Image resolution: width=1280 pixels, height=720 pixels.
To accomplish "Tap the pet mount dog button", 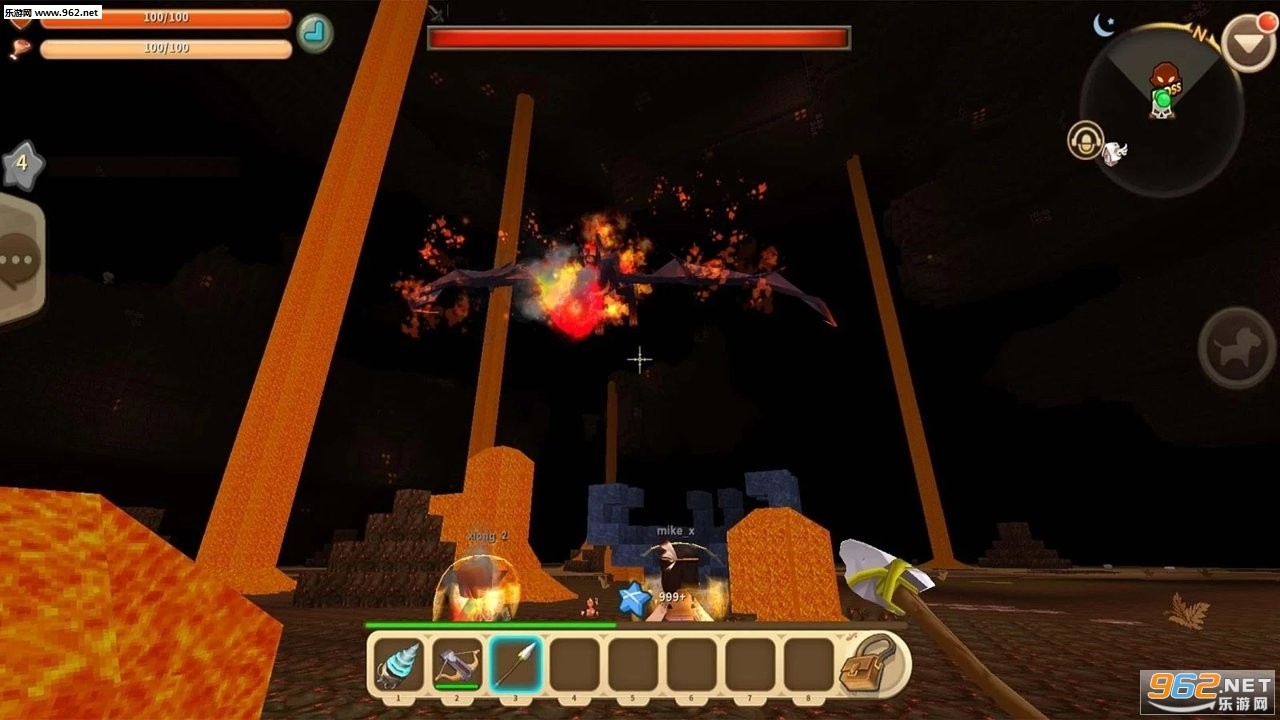I will coord(1236,348).
